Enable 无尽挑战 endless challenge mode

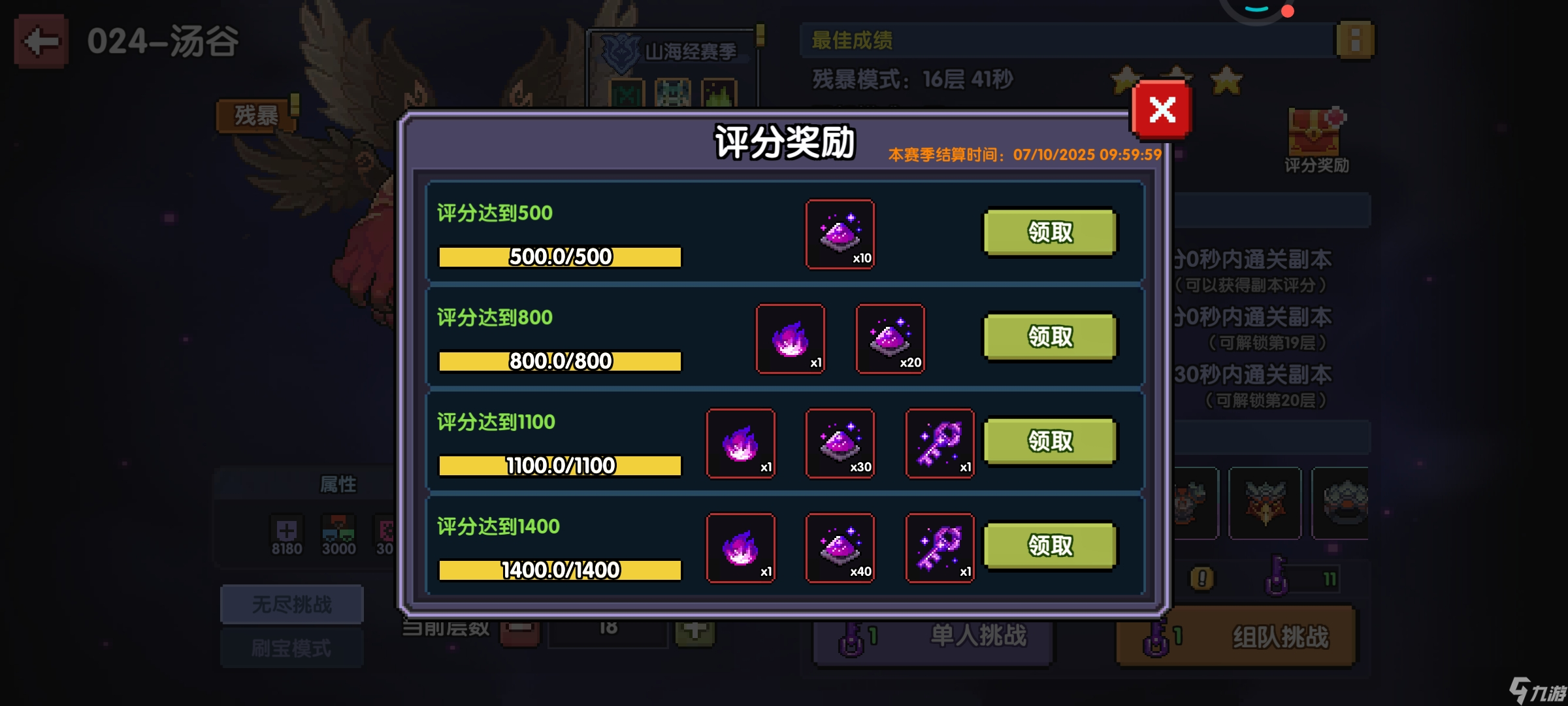tap(292, 603)
